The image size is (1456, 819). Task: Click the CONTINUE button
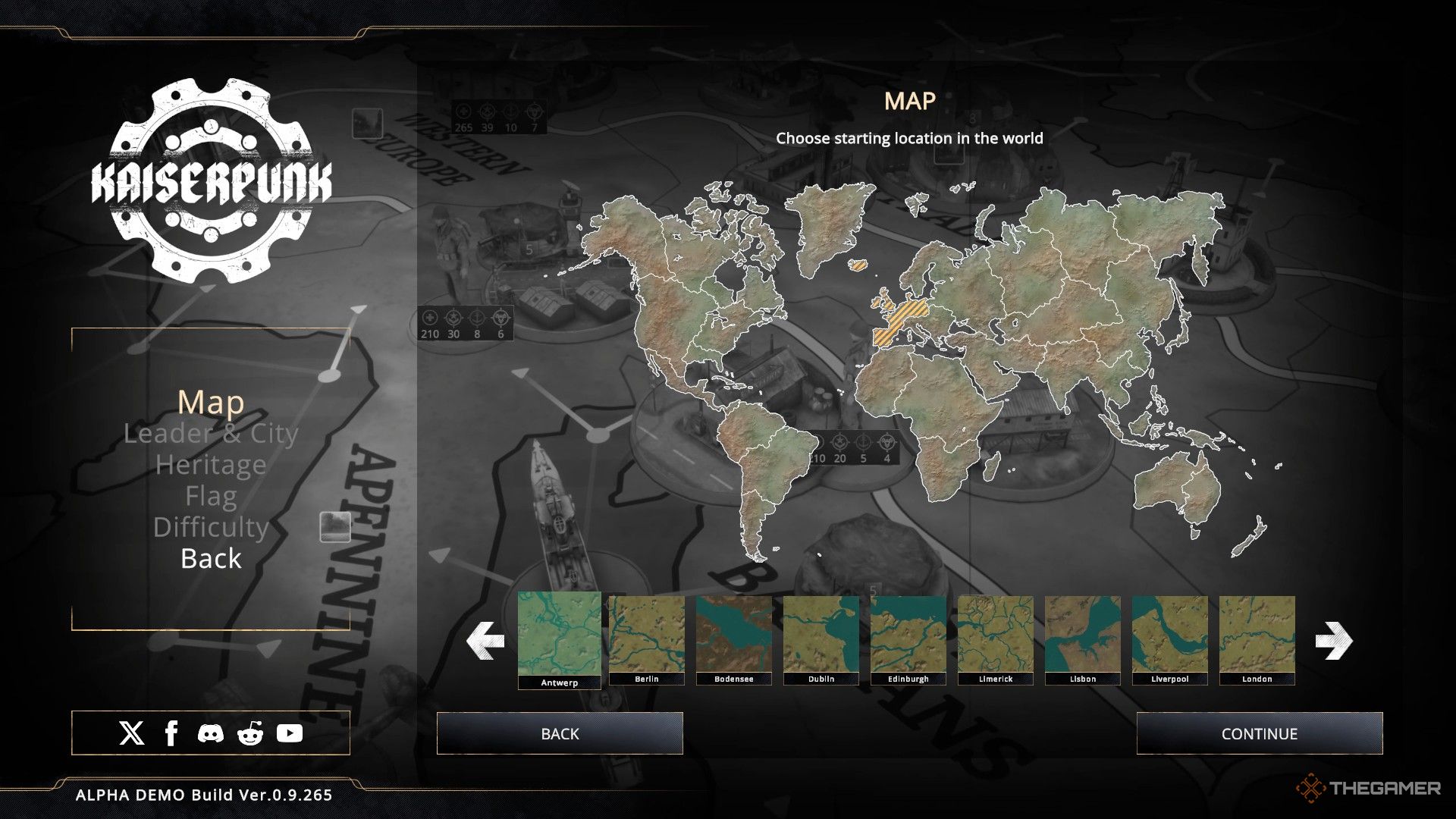click(x=1259, y=733)
